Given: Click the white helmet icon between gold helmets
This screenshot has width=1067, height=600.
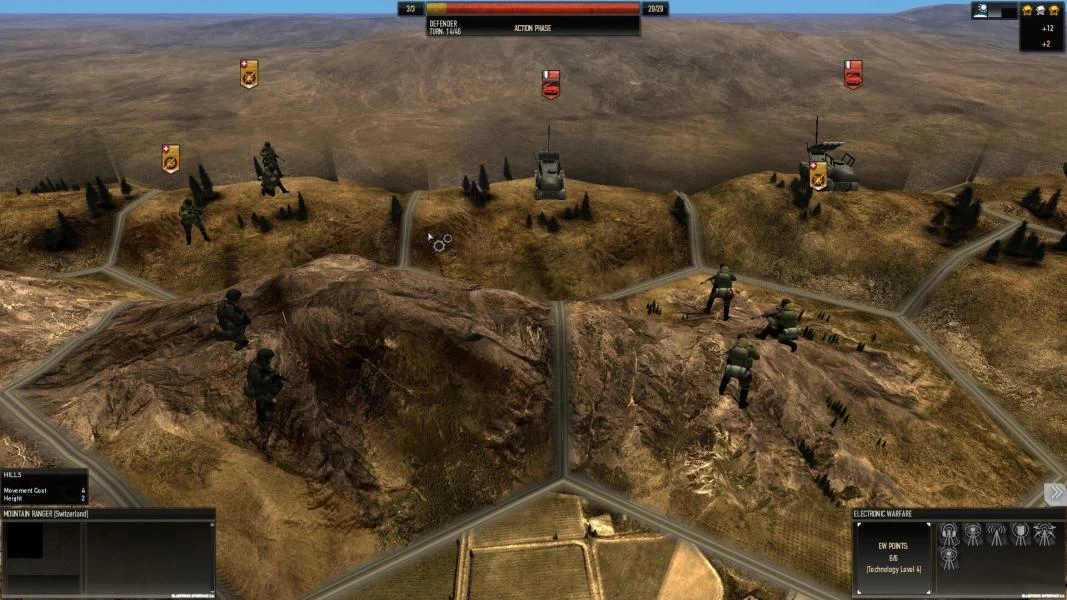Looking at the screenshot, I should [1040, 10].
